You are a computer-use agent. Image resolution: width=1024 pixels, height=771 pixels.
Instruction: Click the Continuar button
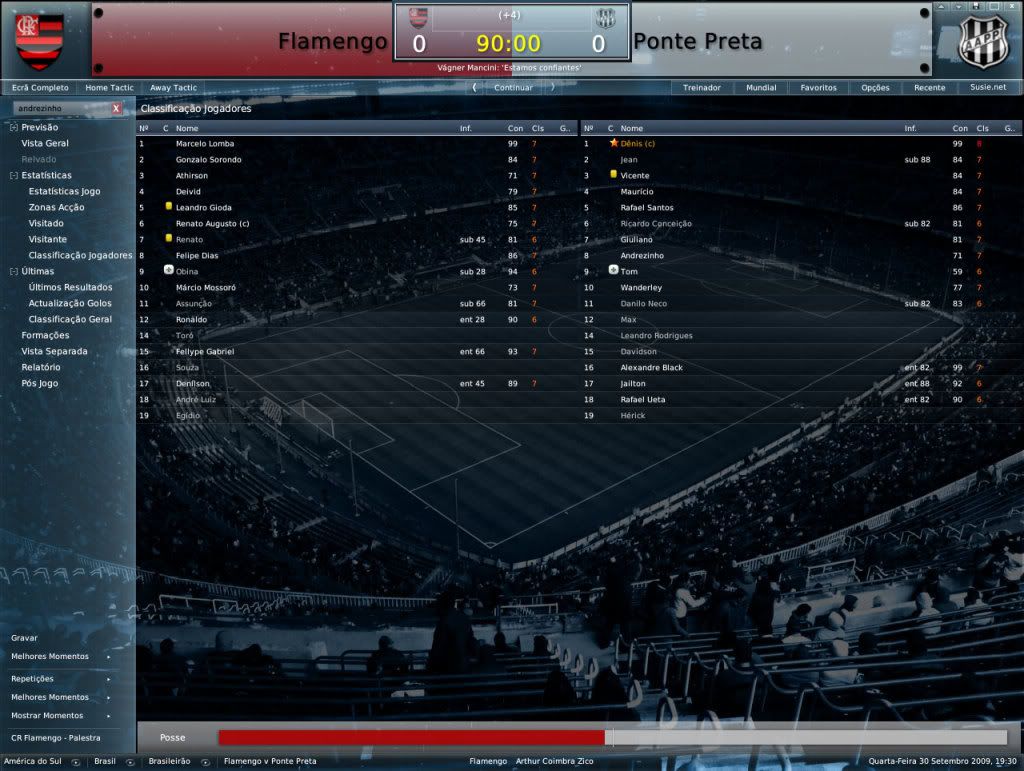[x=513, y=87]
